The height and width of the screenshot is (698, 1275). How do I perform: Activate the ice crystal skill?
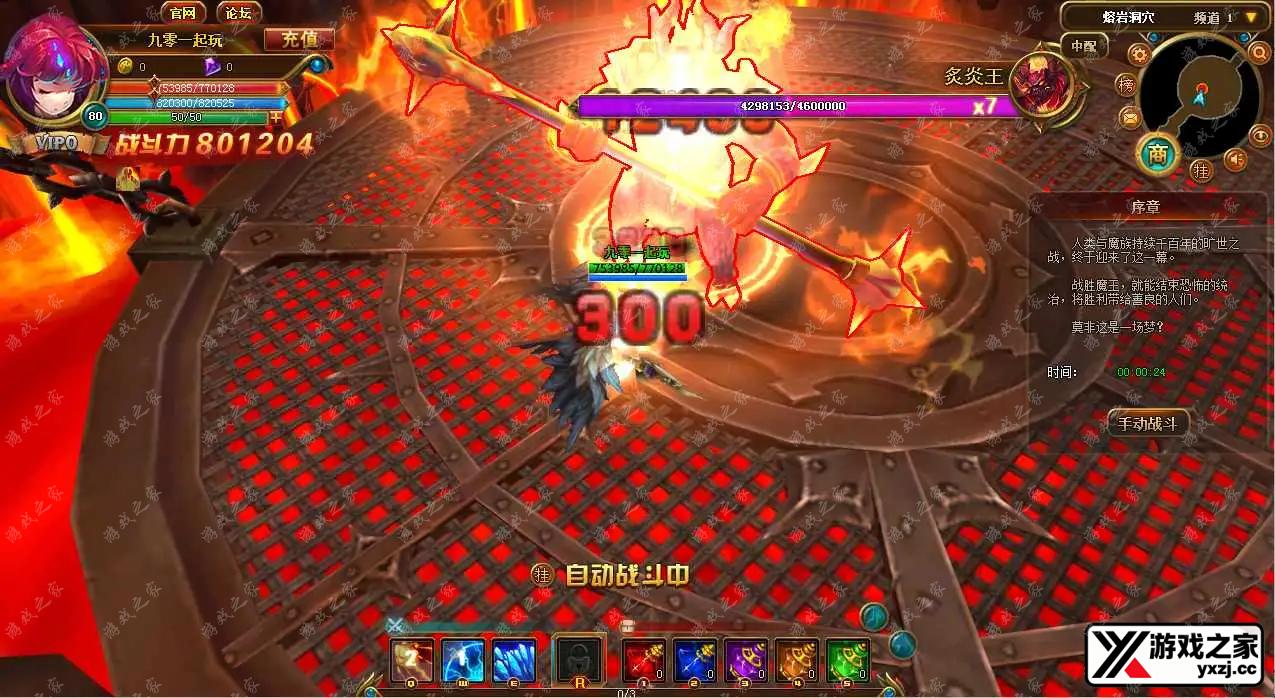coord(514,660)
